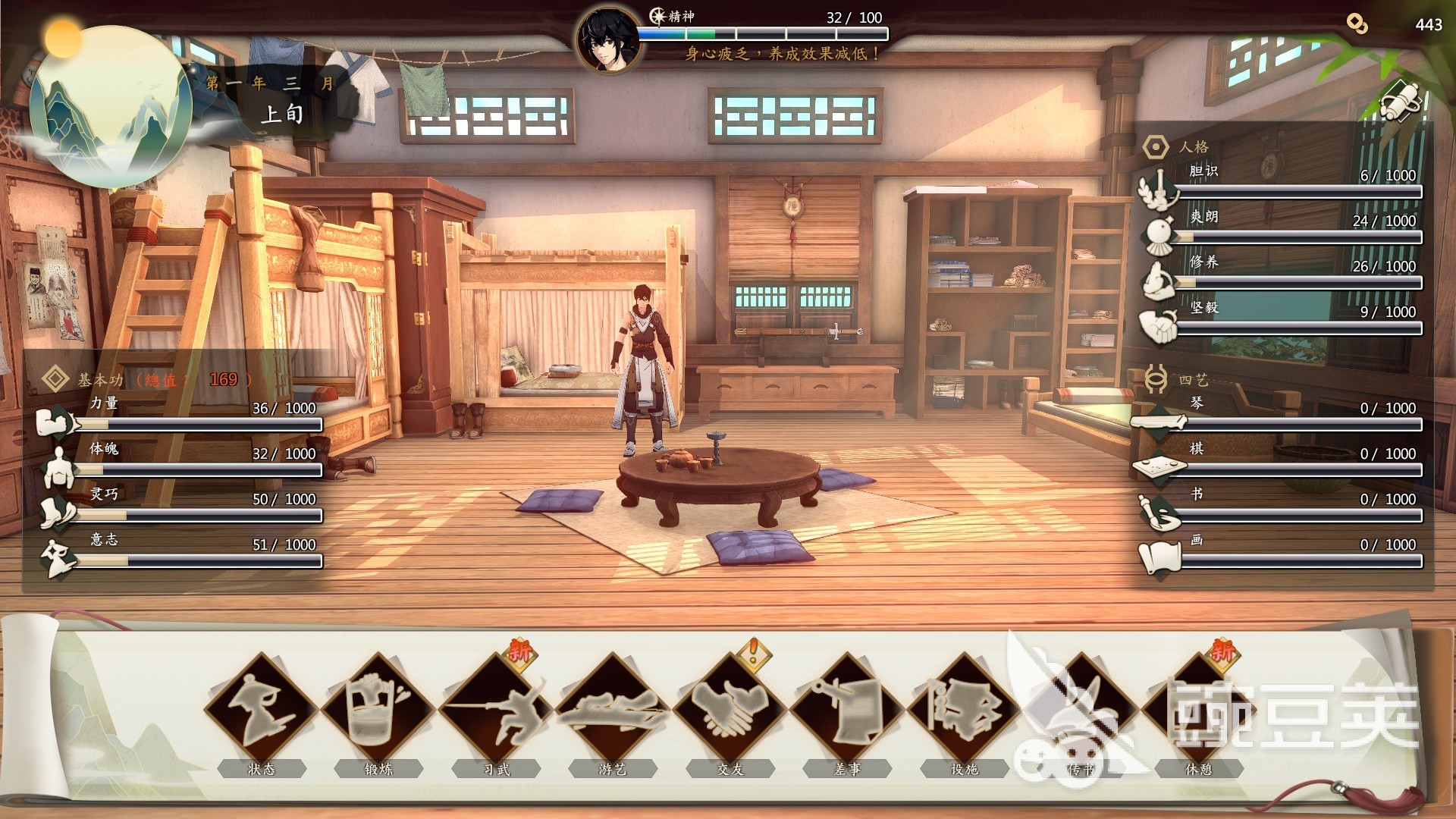
Task: Open the scroll icon at top right
Action: (1400, 100)
